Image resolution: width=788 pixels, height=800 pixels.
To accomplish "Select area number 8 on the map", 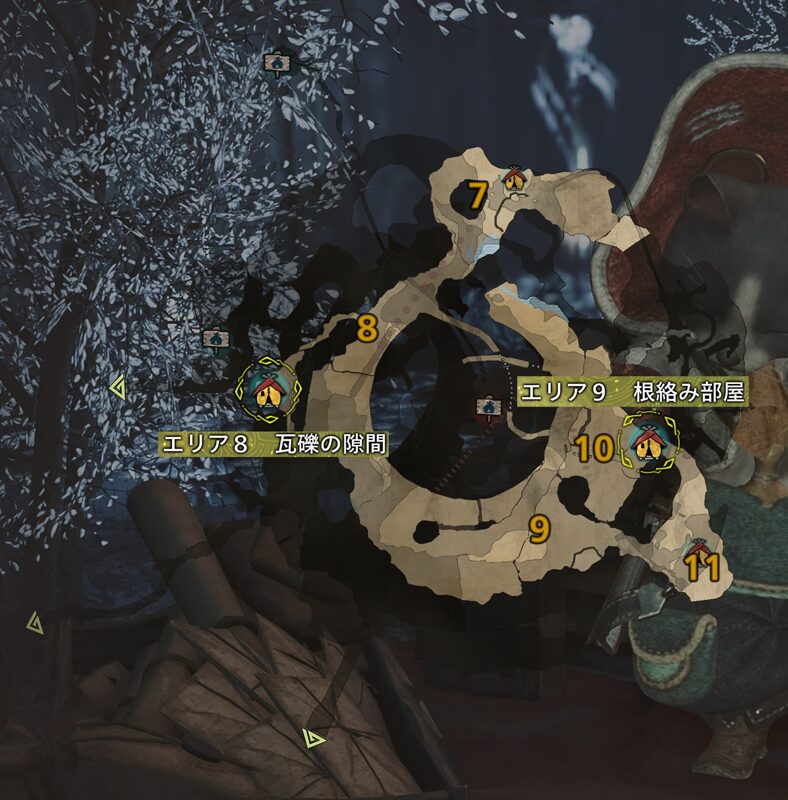I will [367, 327].
